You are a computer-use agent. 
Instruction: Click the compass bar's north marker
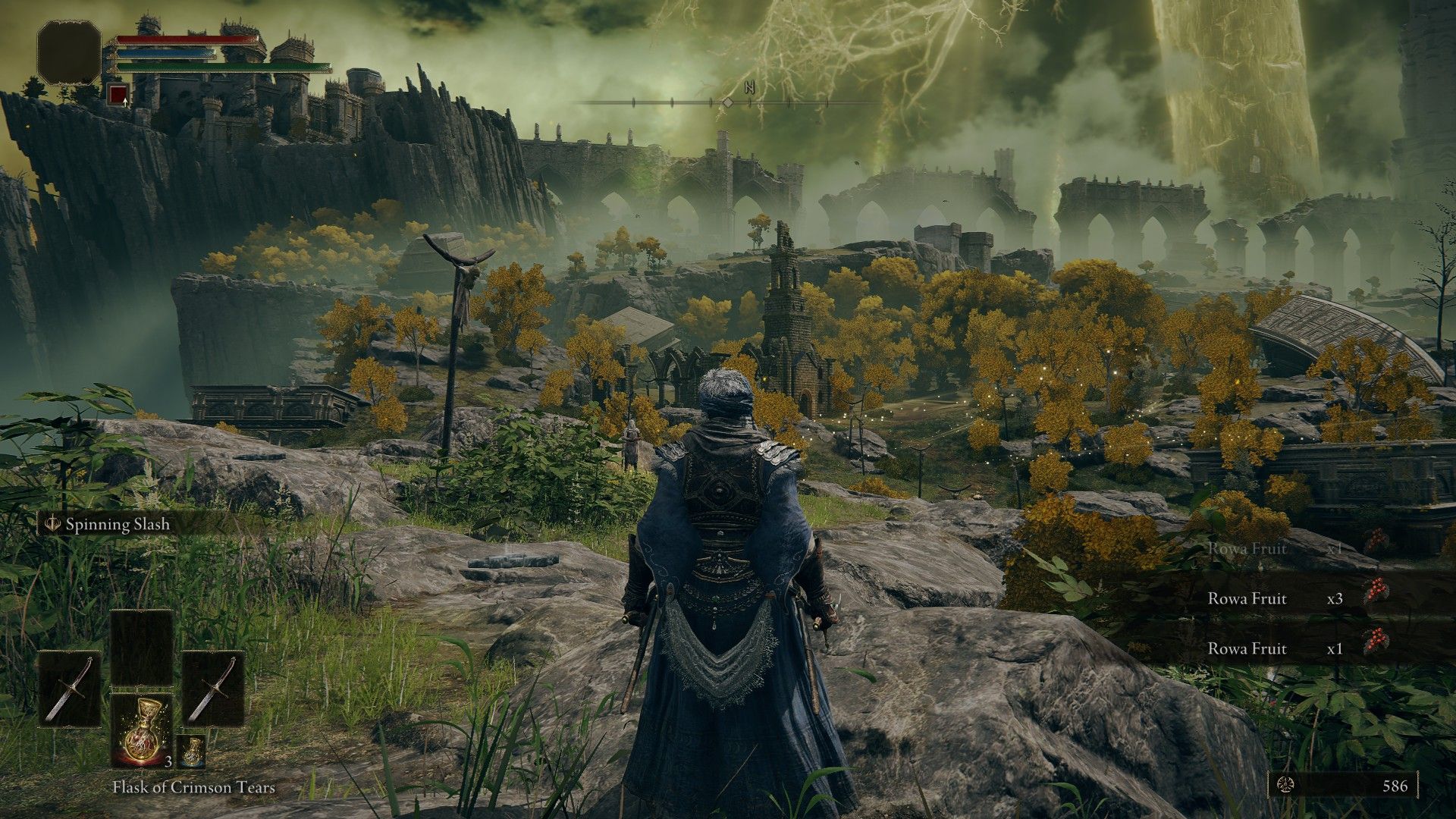750,87
